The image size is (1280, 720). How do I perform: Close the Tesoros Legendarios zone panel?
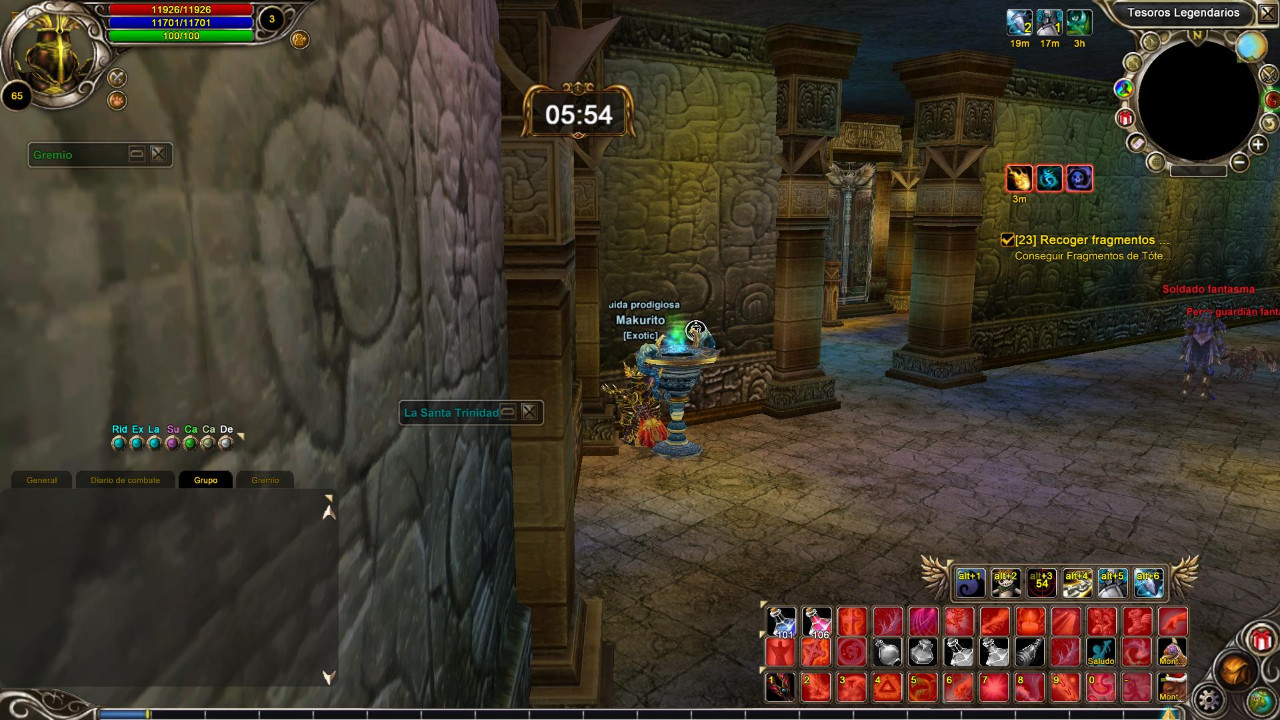pyautogui.click(x=1266, y=13)
